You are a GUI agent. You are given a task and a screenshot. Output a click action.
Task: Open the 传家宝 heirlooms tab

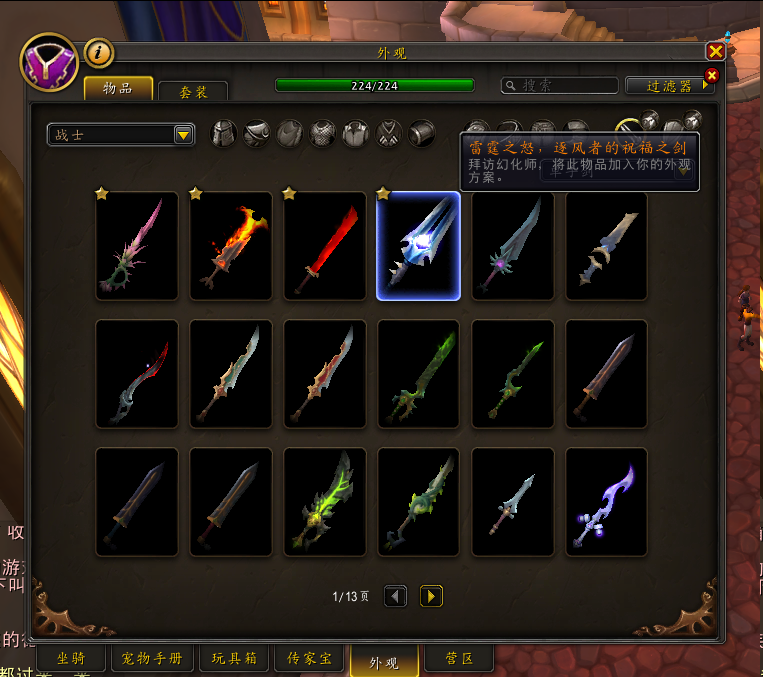pos(309,659)
